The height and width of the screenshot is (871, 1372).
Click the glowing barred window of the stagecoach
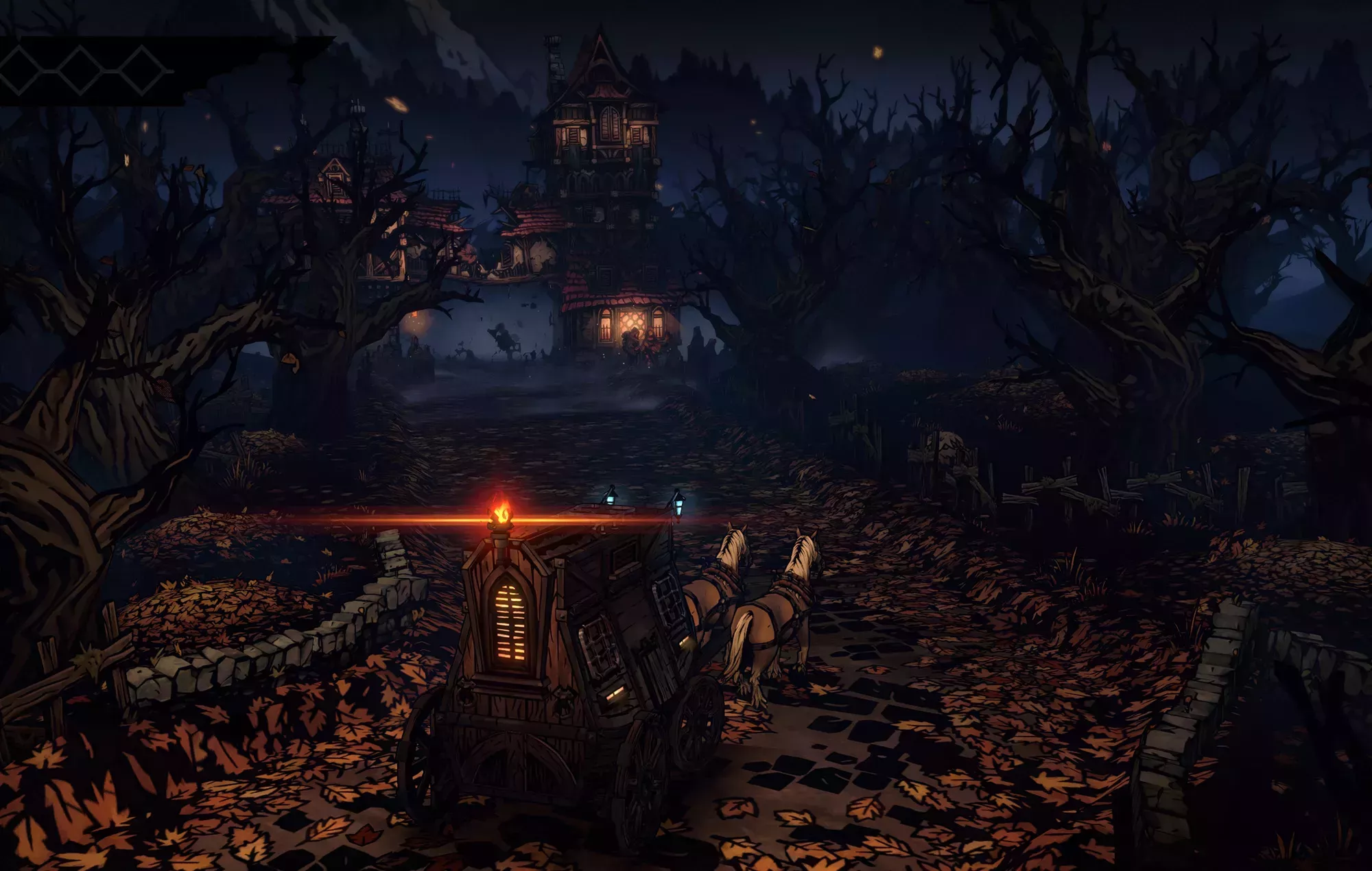511,621
